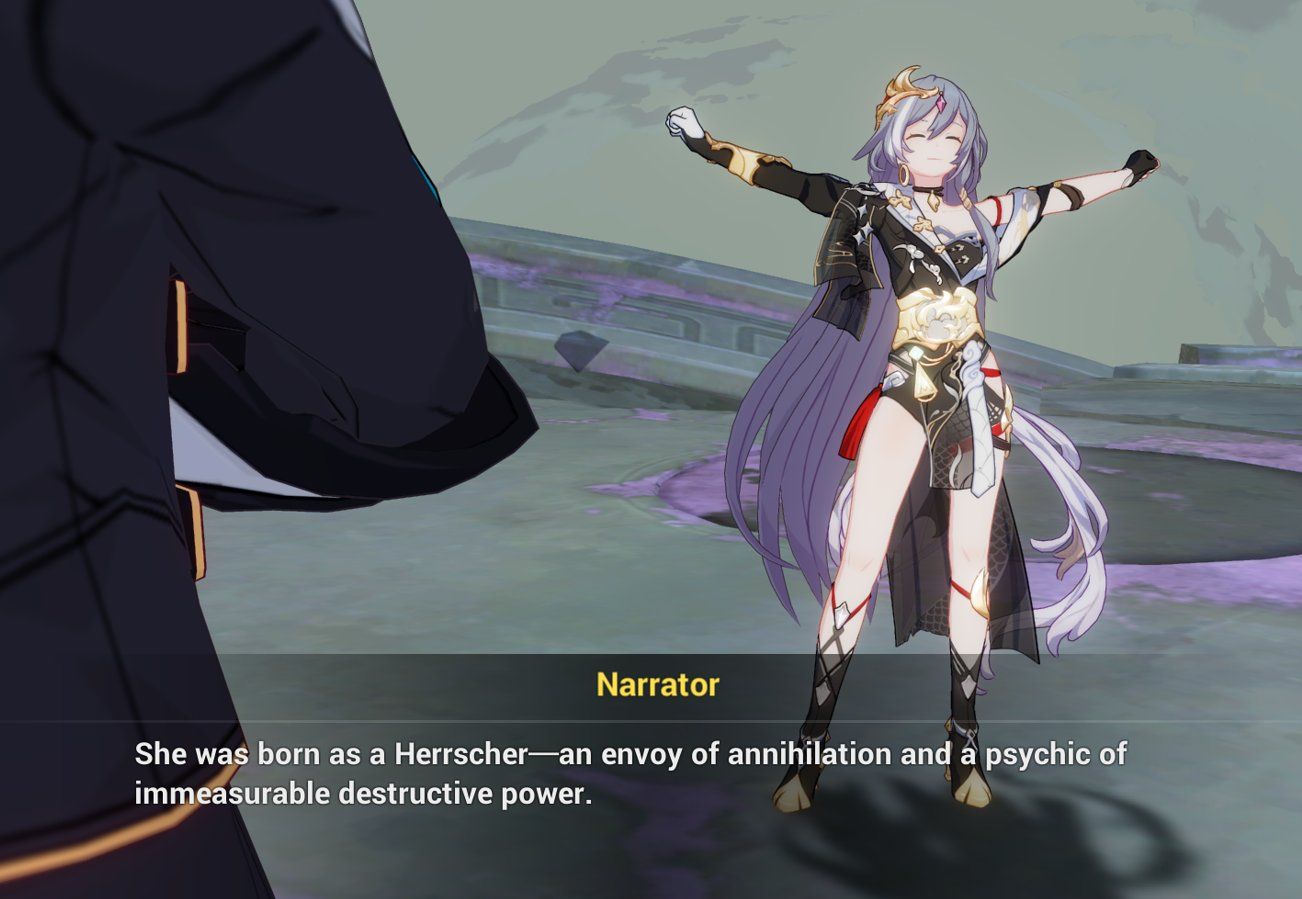Click the character's choker necklace

928,190
